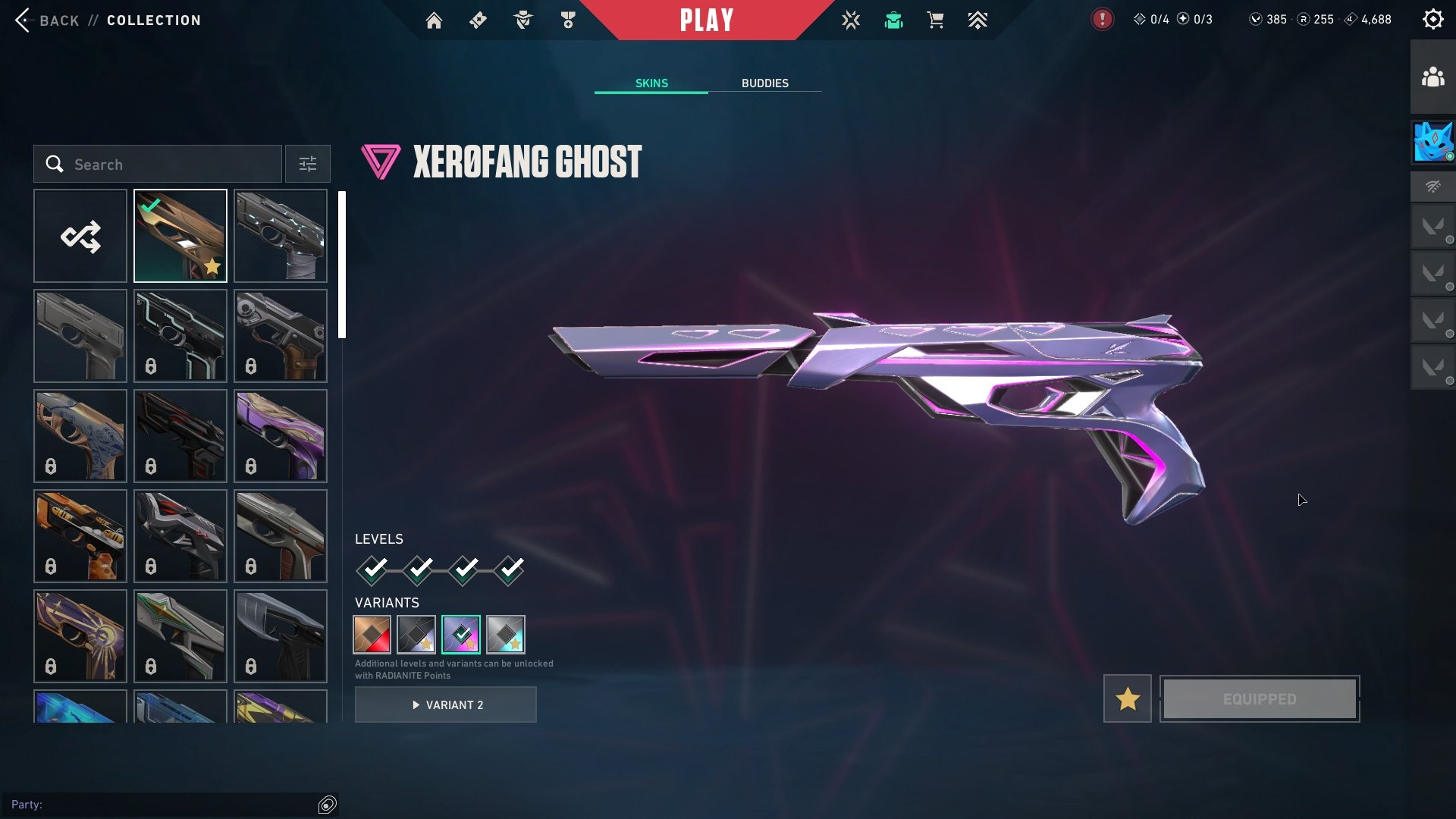Click the Equipped button
The height and width of the screenshot is (819, 1456).
pos(1260,699)
